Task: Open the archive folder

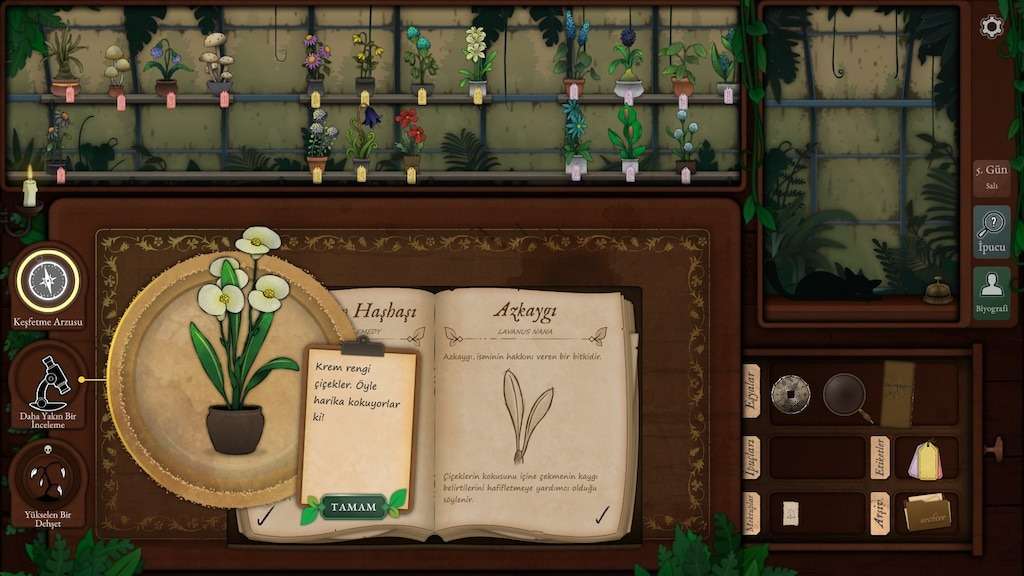Action: tap(927, 512)
